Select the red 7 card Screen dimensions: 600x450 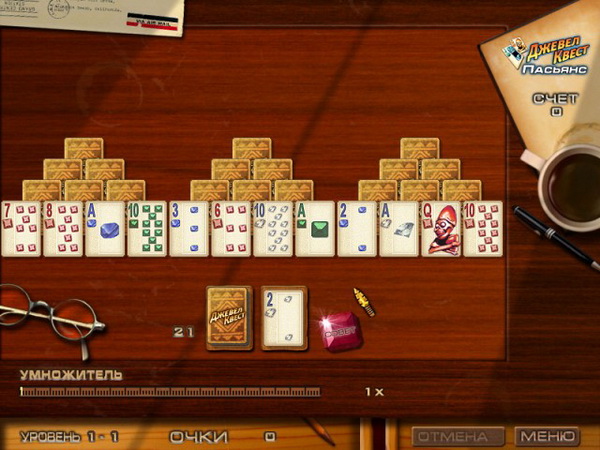21,228
